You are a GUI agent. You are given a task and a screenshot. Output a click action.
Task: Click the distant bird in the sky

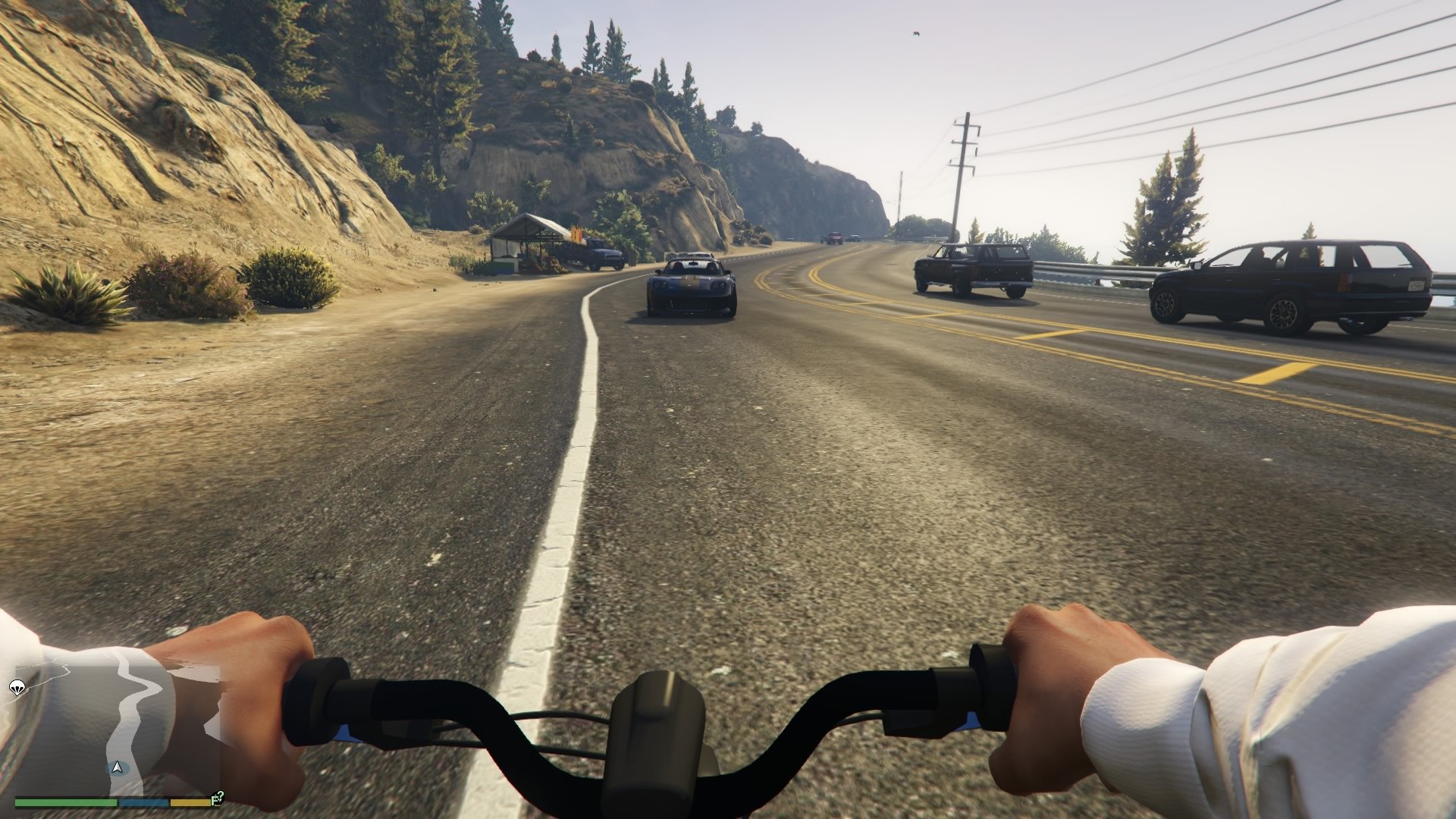915,33
